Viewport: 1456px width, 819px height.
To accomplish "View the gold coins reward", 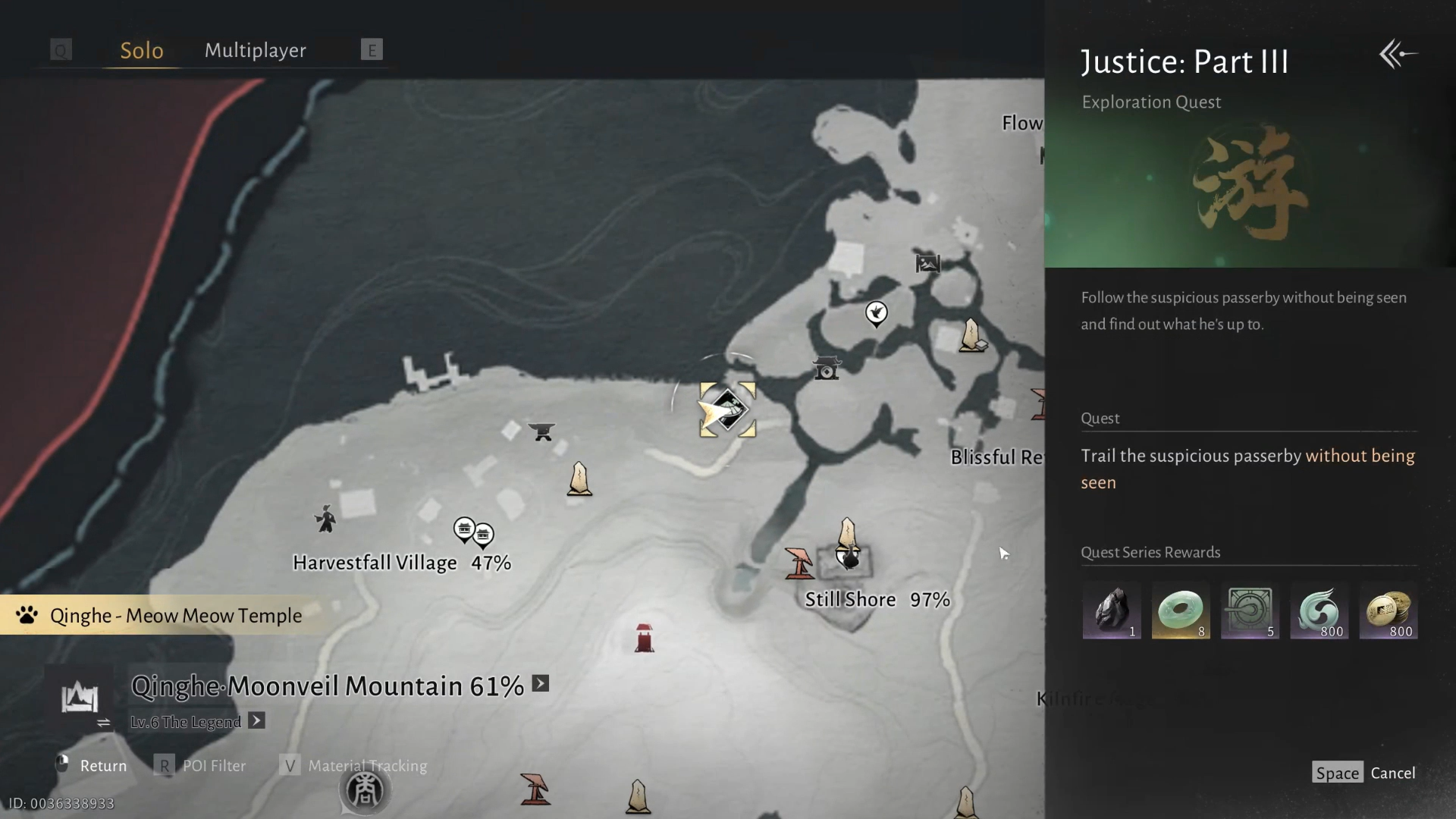I will coord(1388,610).
